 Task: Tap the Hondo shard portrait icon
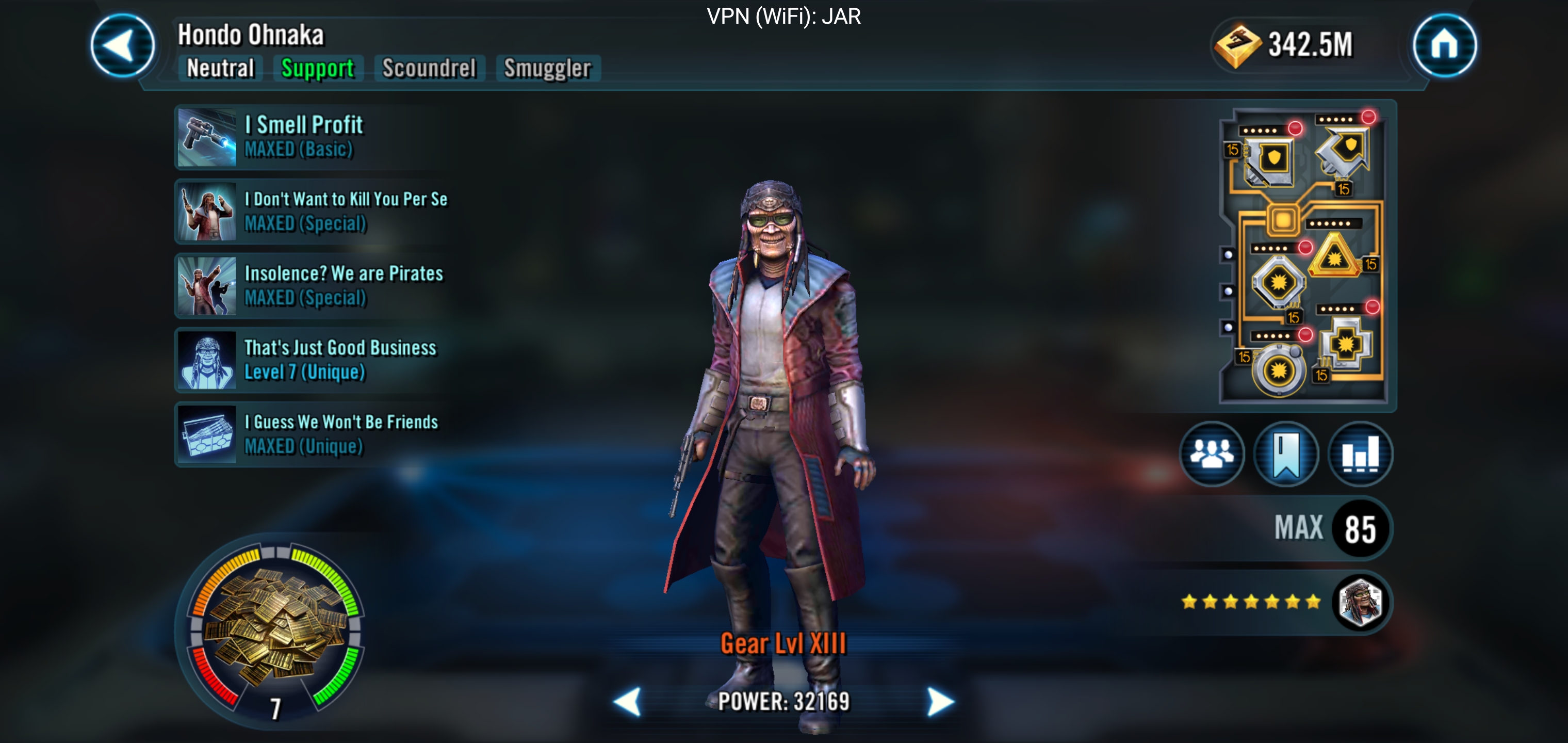coord(1360,602)
